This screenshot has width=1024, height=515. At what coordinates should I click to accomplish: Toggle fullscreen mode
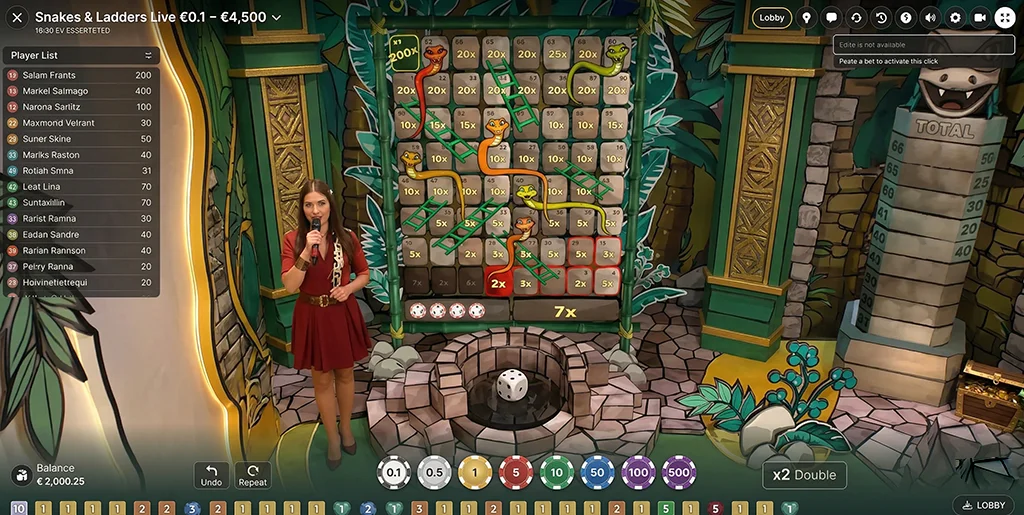click(1004, 17)
